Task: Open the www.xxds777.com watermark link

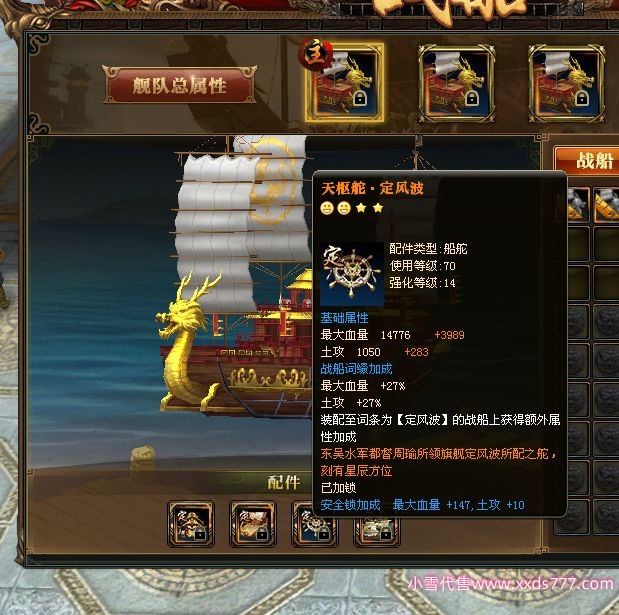Action: 509,584
